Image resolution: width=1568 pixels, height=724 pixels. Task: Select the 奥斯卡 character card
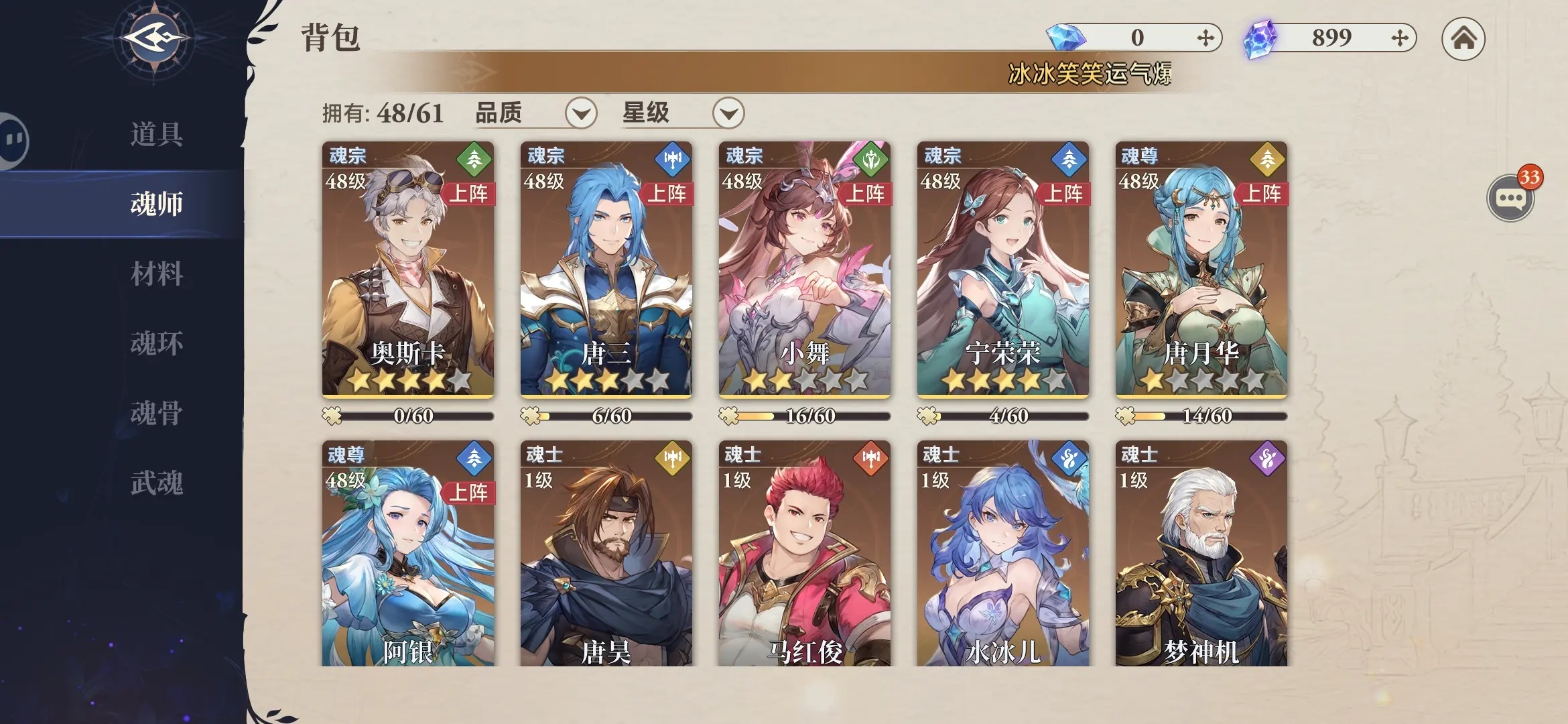[407, 269]
